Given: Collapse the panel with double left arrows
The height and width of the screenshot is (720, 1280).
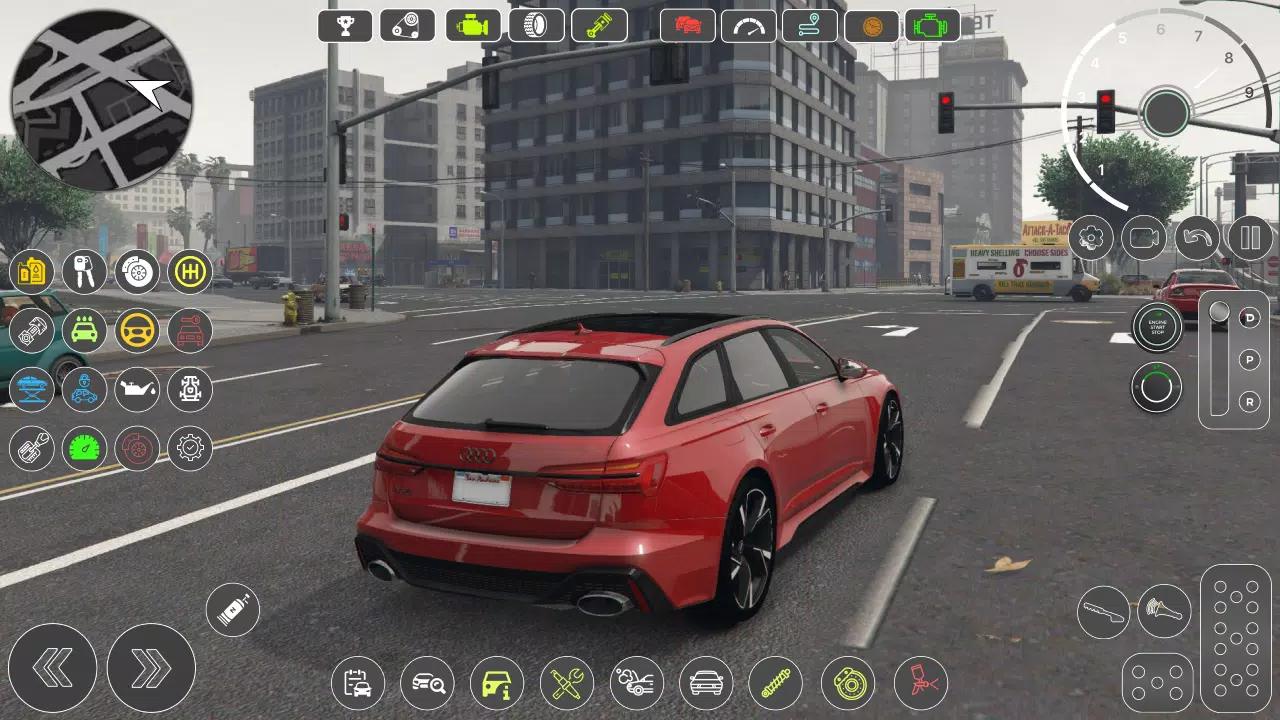Looking at the screenshot, I should [x=55, y=667].
